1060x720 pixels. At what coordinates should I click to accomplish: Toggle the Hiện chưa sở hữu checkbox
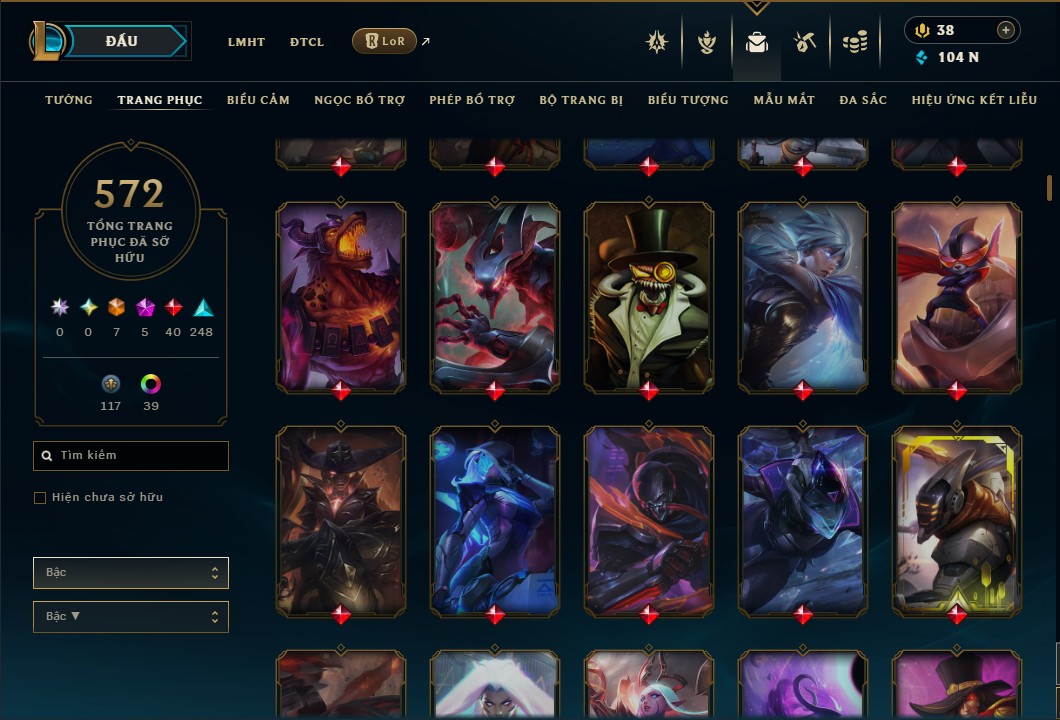[40, 498]
